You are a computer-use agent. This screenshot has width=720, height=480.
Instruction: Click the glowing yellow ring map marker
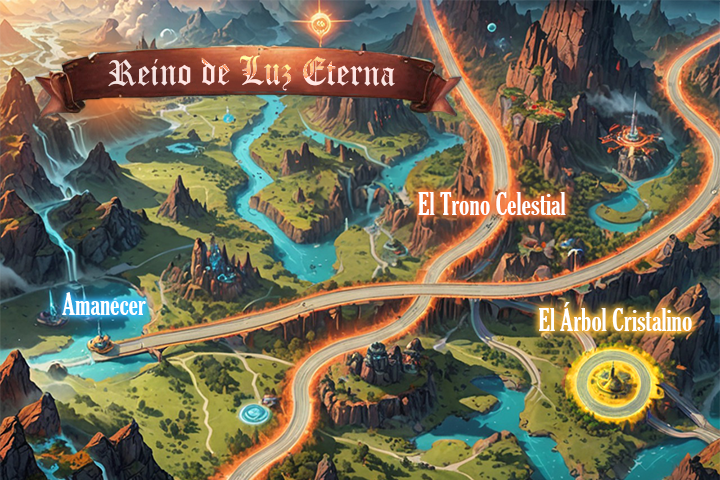click(607, 377)
